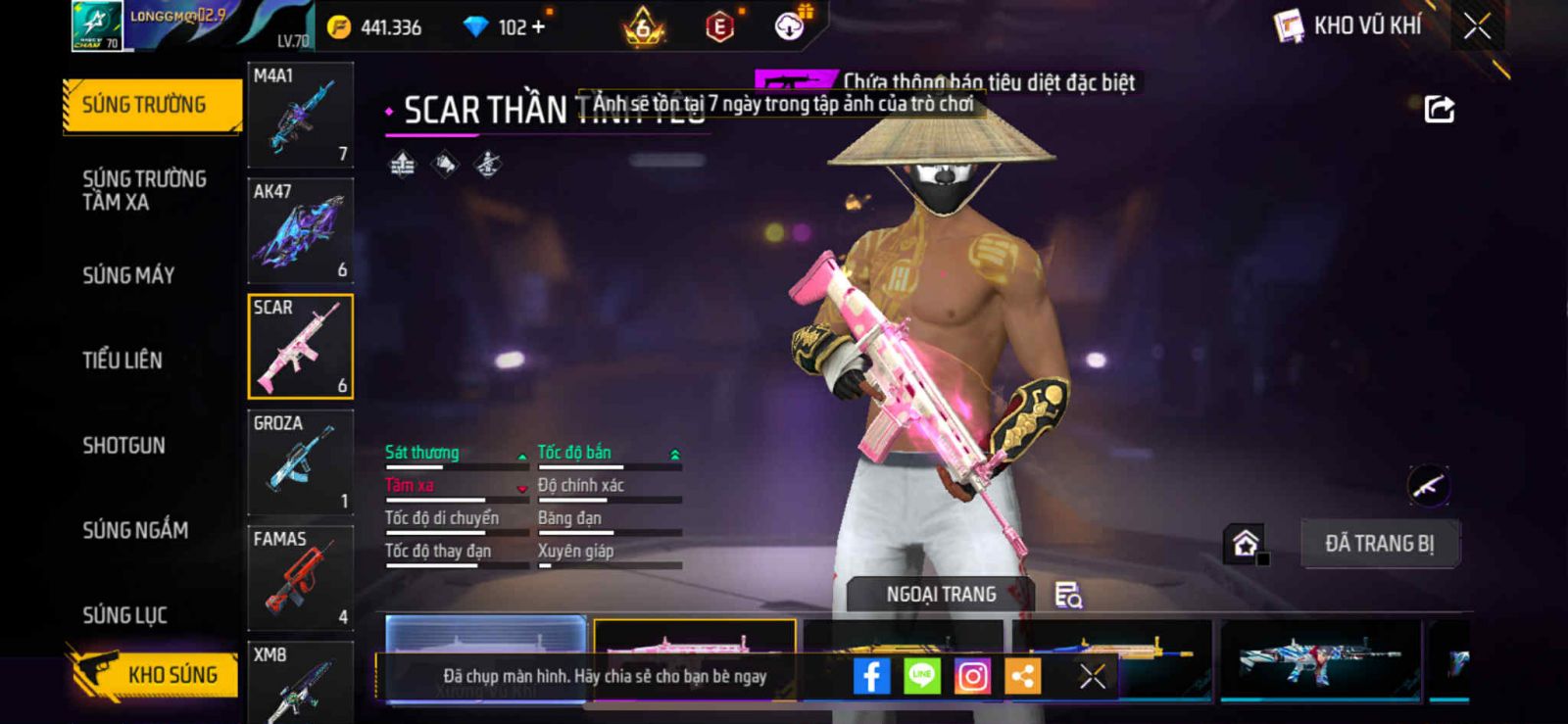
Task: Add more diamonds with plus button
Action: (537, 27)
